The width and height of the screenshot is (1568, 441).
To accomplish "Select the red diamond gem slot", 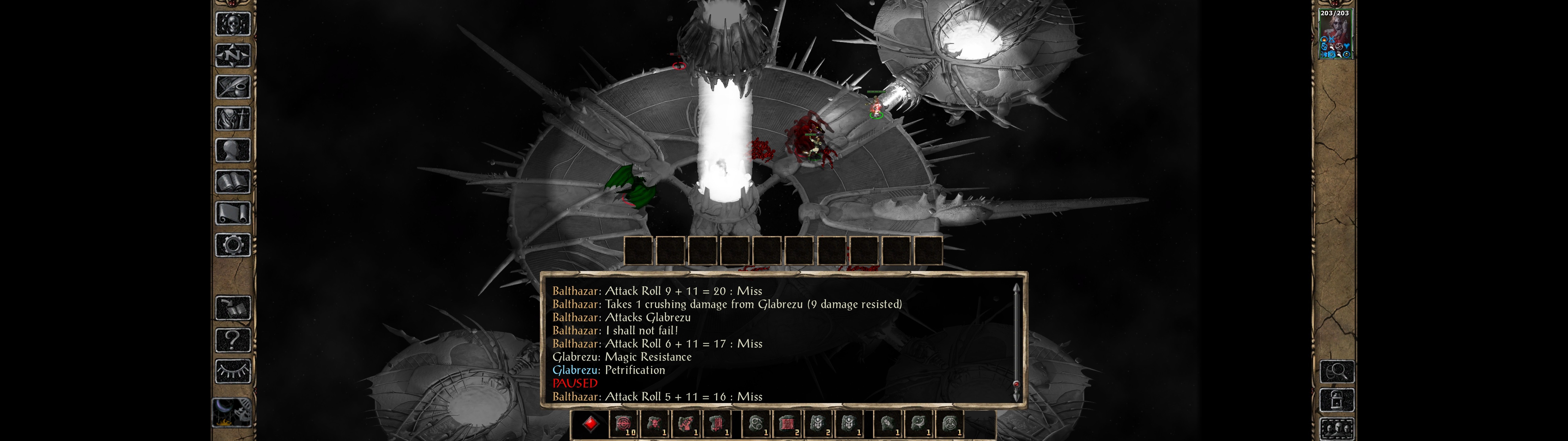I will 590,423.
